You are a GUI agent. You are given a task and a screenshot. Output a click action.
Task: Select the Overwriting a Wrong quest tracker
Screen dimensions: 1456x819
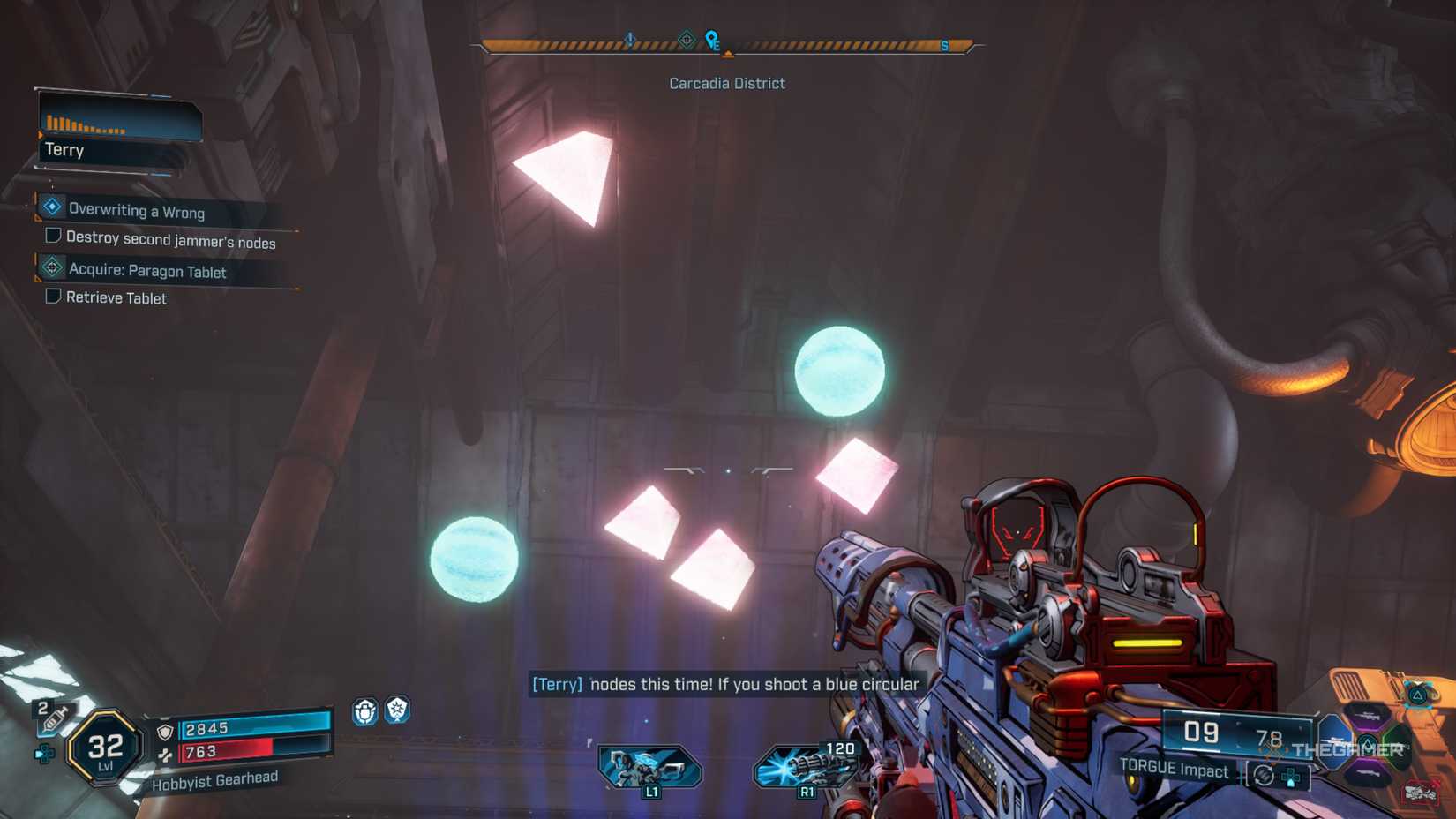(137, 210)
